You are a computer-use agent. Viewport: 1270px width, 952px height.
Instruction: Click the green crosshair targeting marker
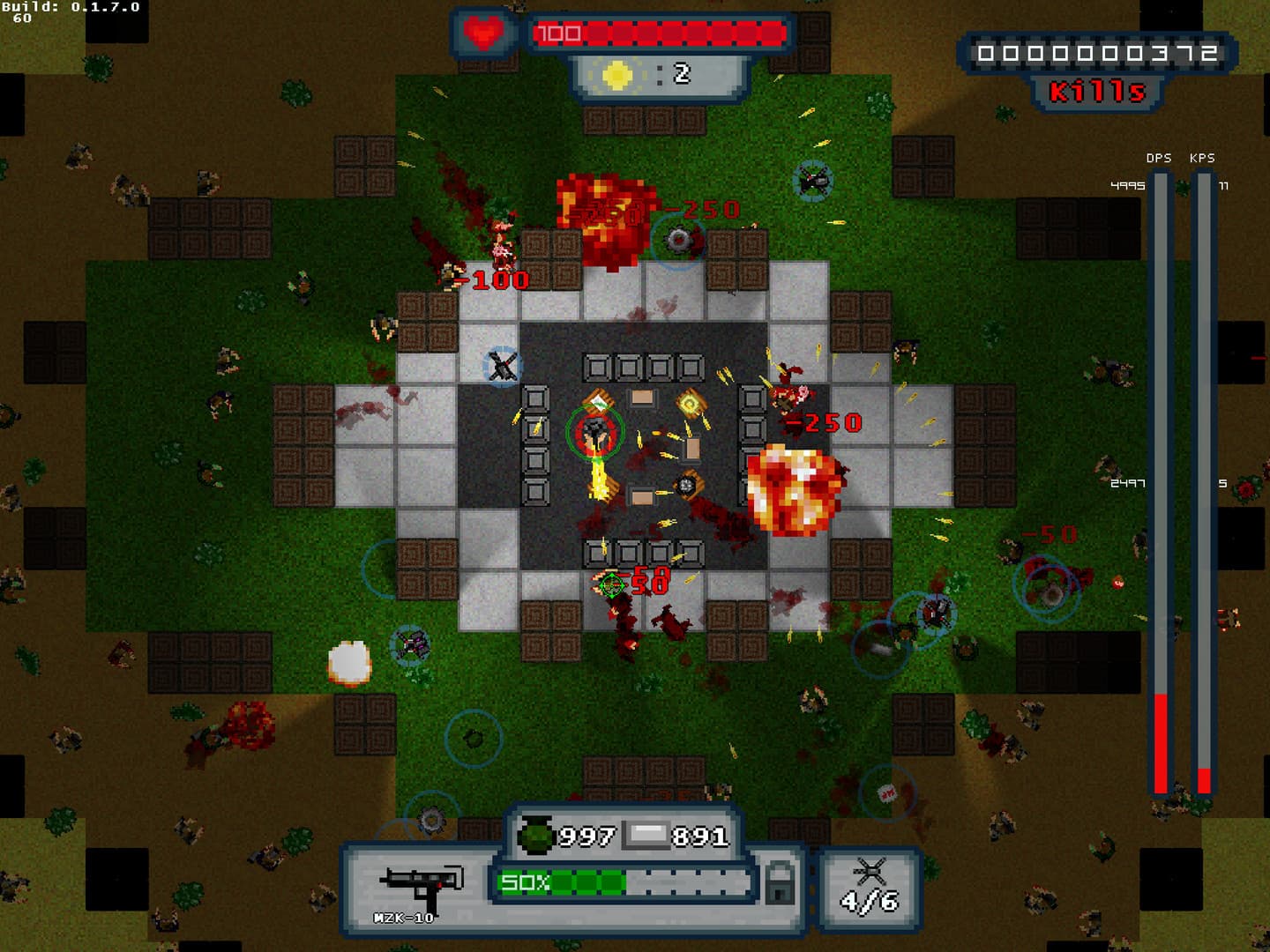coord(612,584)
